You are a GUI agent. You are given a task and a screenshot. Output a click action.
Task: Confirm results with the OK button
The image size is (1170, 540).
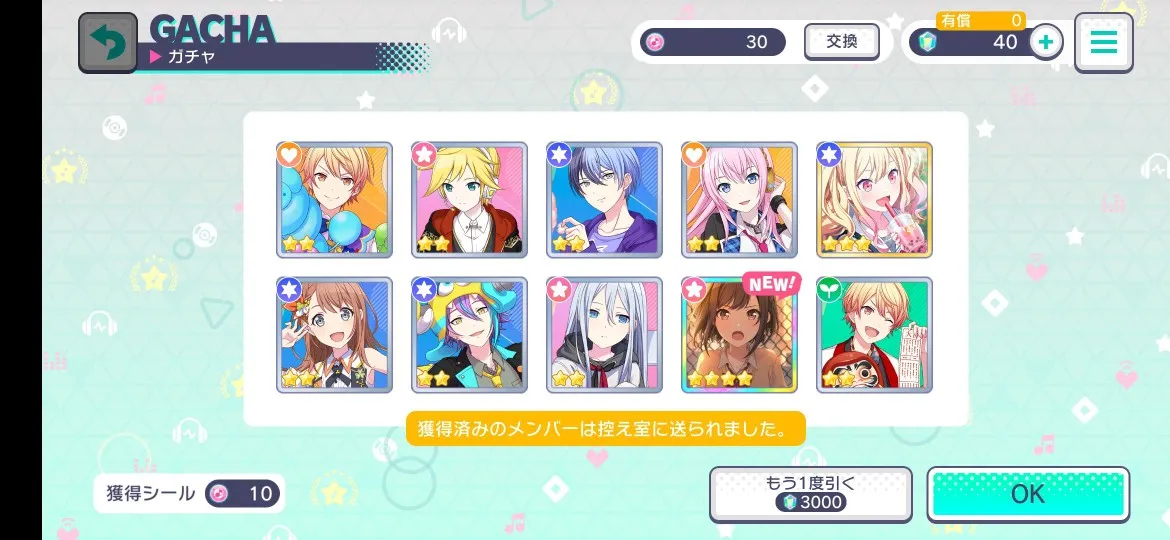pyautogui.click(x=1027, y=493)
